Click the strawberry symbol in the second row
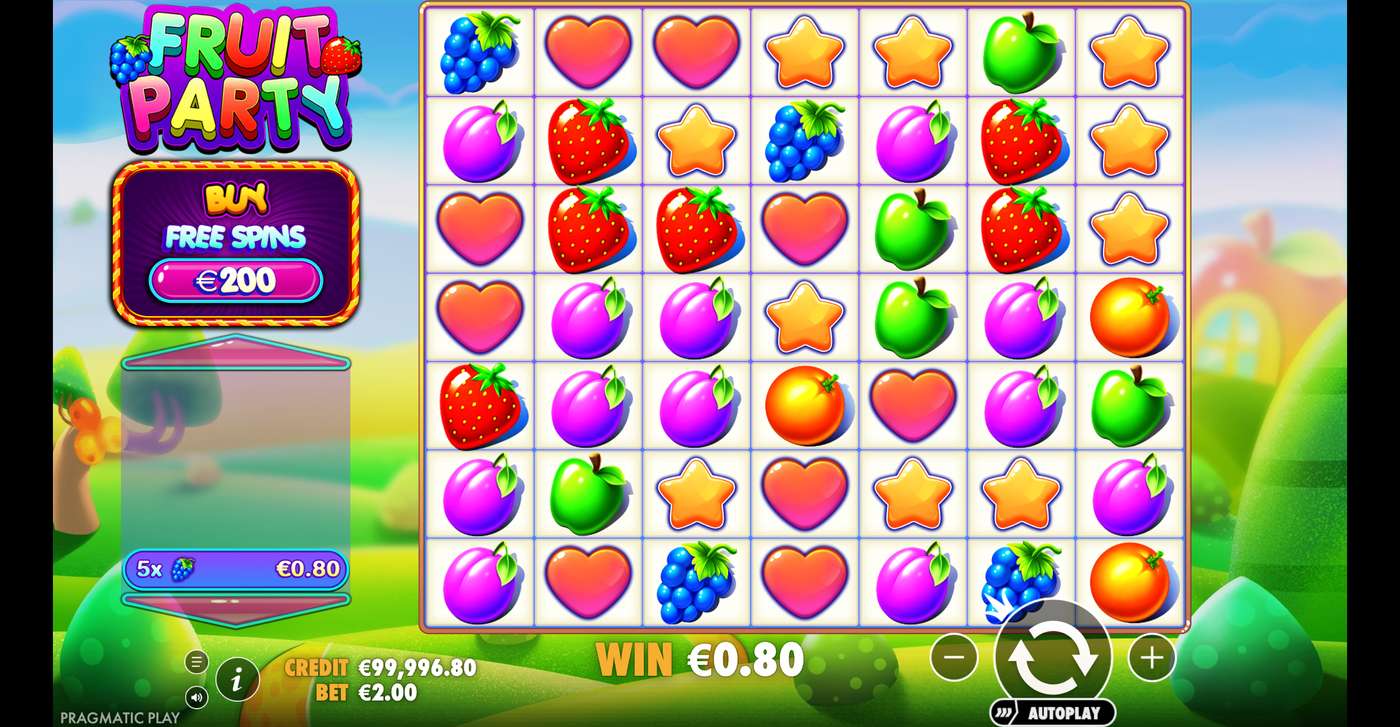 click(x=587, y=139)
